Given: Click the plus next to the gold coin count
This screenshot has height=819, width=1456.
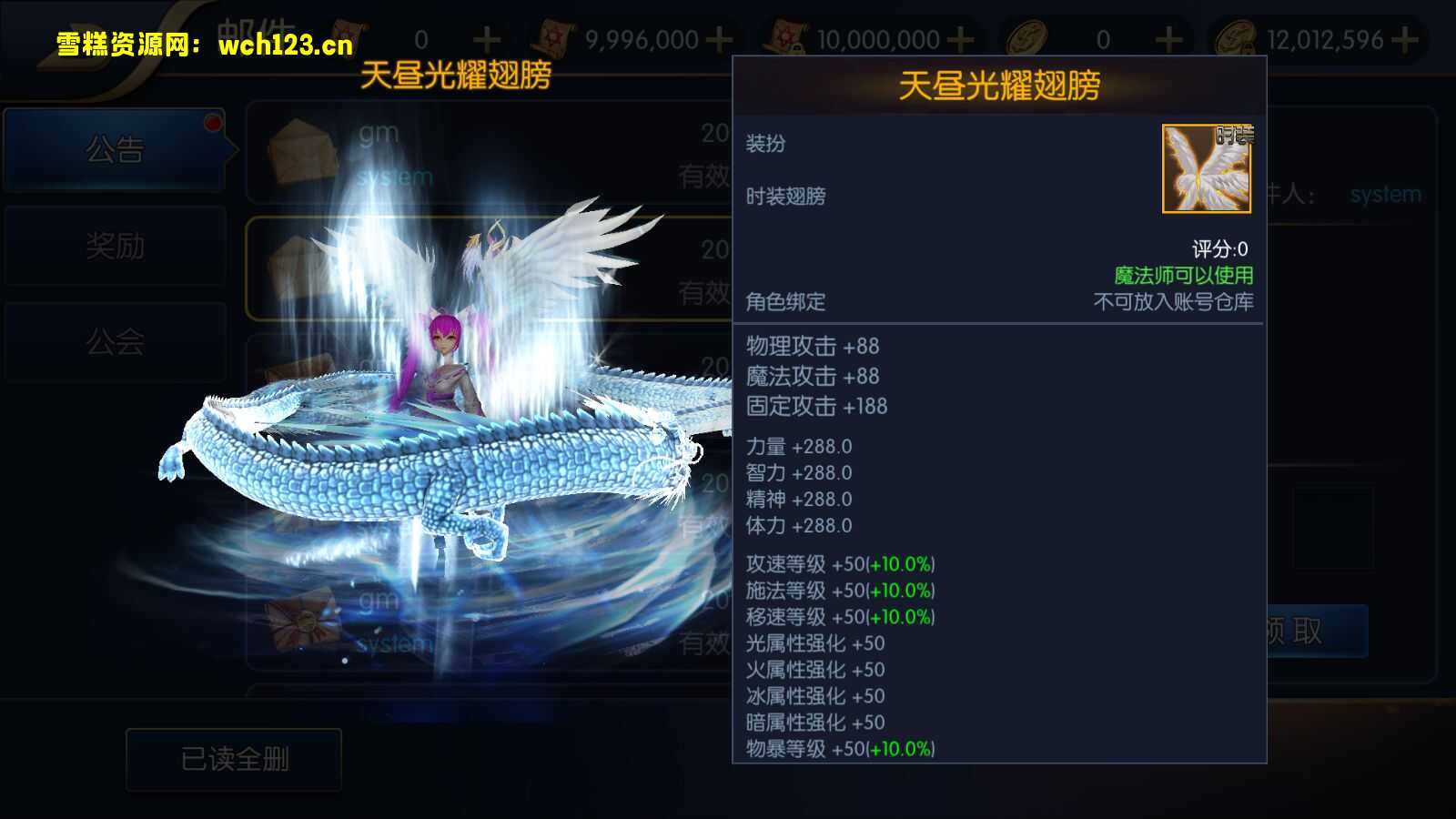Looking at the screenshot, I should 1167,38.
